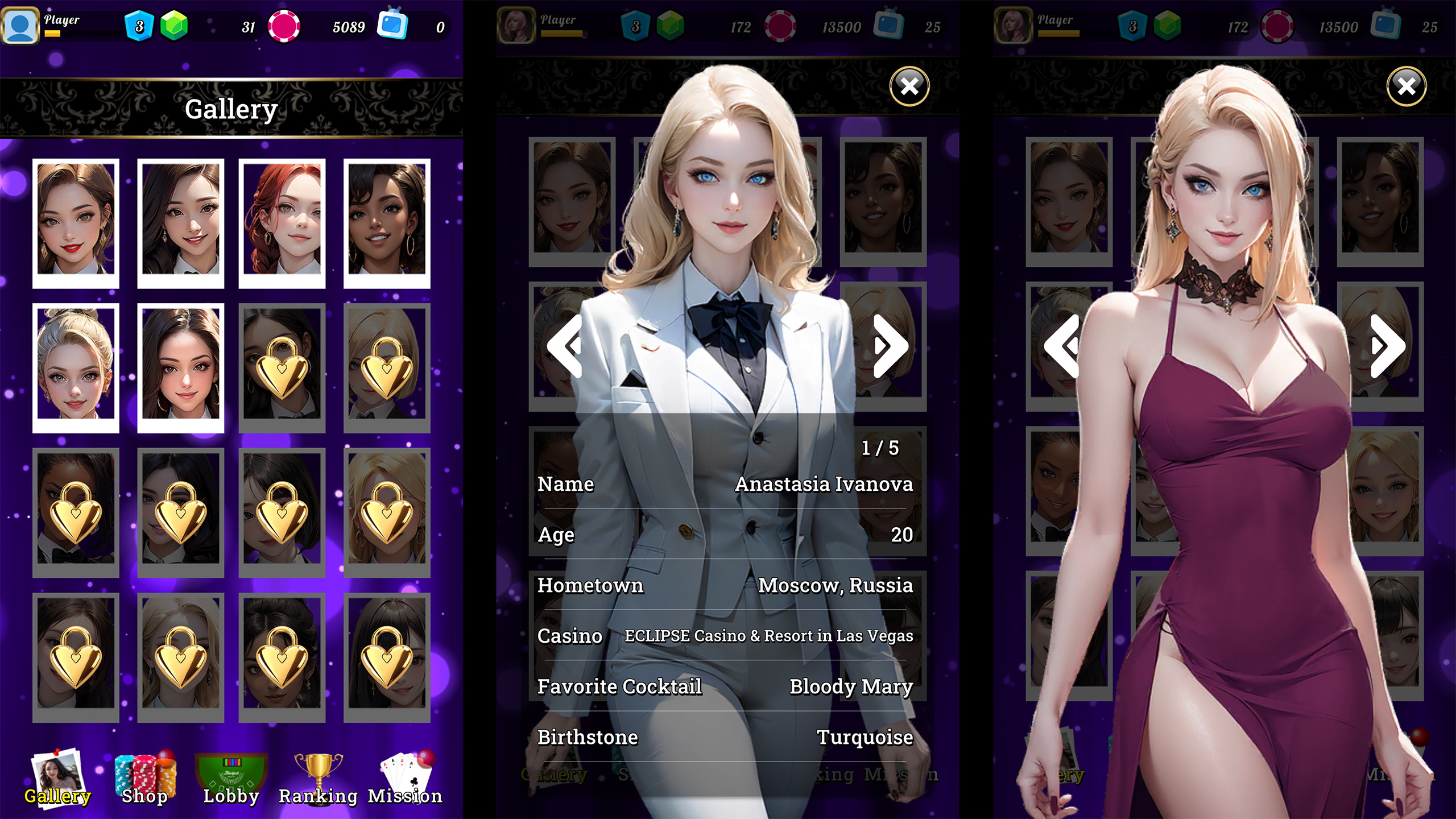Select the highlighted Gallery tab
Screen dimensions: 1456x819
click(57, 778)
